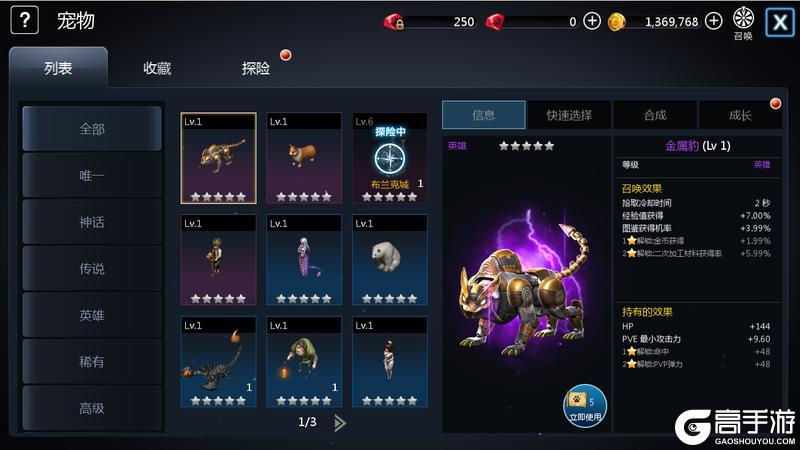Image resolution: width=800 pixels, height=450 pixels.
Task: Filter pets by 神话 rarity
Action: 92,222
